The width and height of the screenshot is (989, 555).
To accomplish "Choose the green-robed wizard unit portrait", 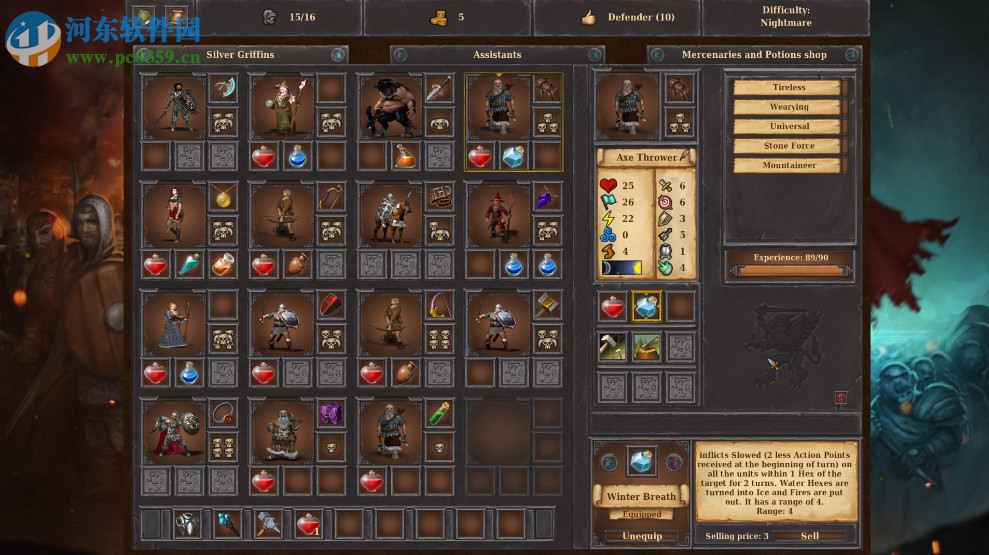I will pos(280,105).
